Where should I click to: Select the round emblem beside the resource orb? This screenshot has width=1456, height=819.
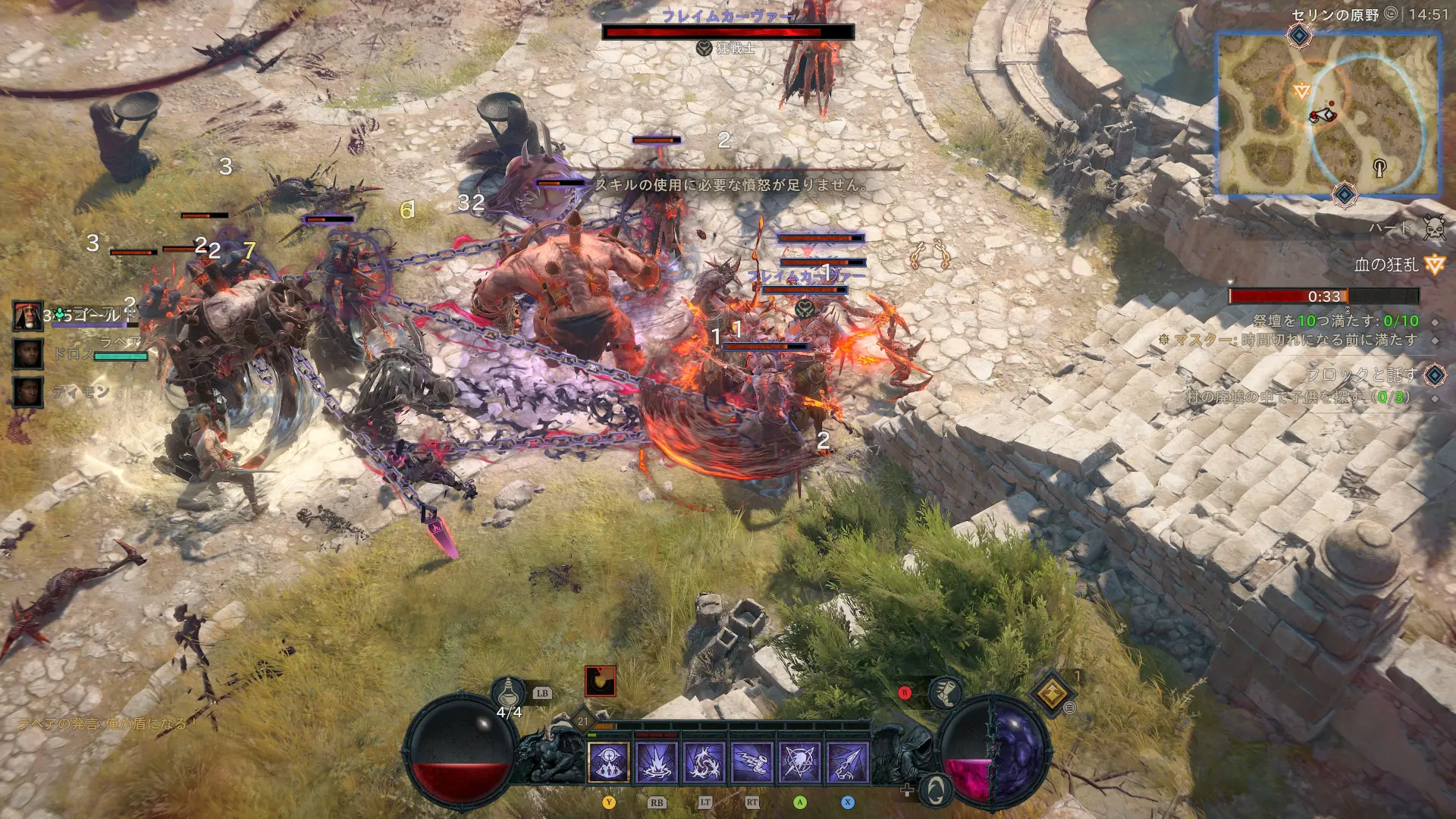936,789
